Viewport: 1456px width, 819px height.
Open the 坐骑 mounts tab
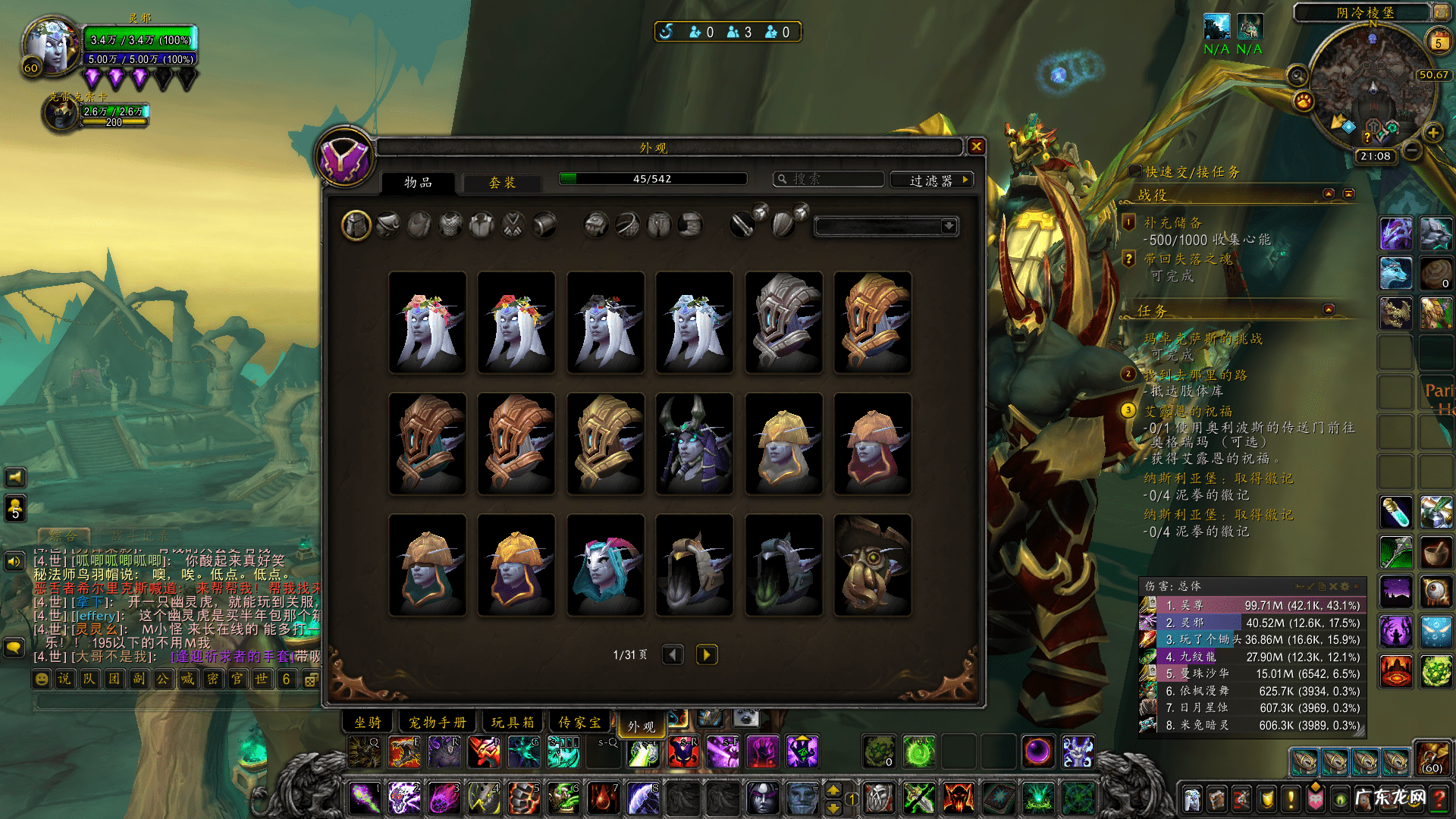click(x=369, y=722)
